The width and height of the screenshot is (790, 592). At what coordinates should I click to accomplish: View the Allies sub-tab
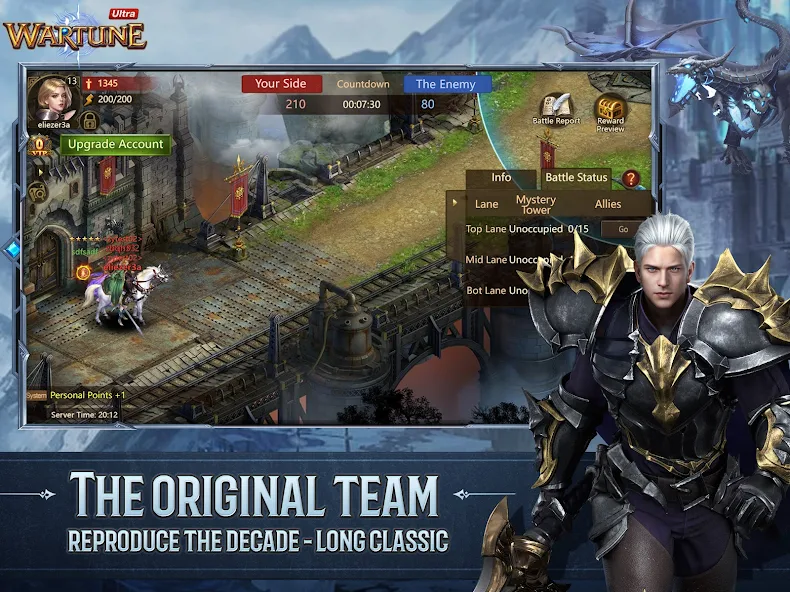(x=608, y=204)
